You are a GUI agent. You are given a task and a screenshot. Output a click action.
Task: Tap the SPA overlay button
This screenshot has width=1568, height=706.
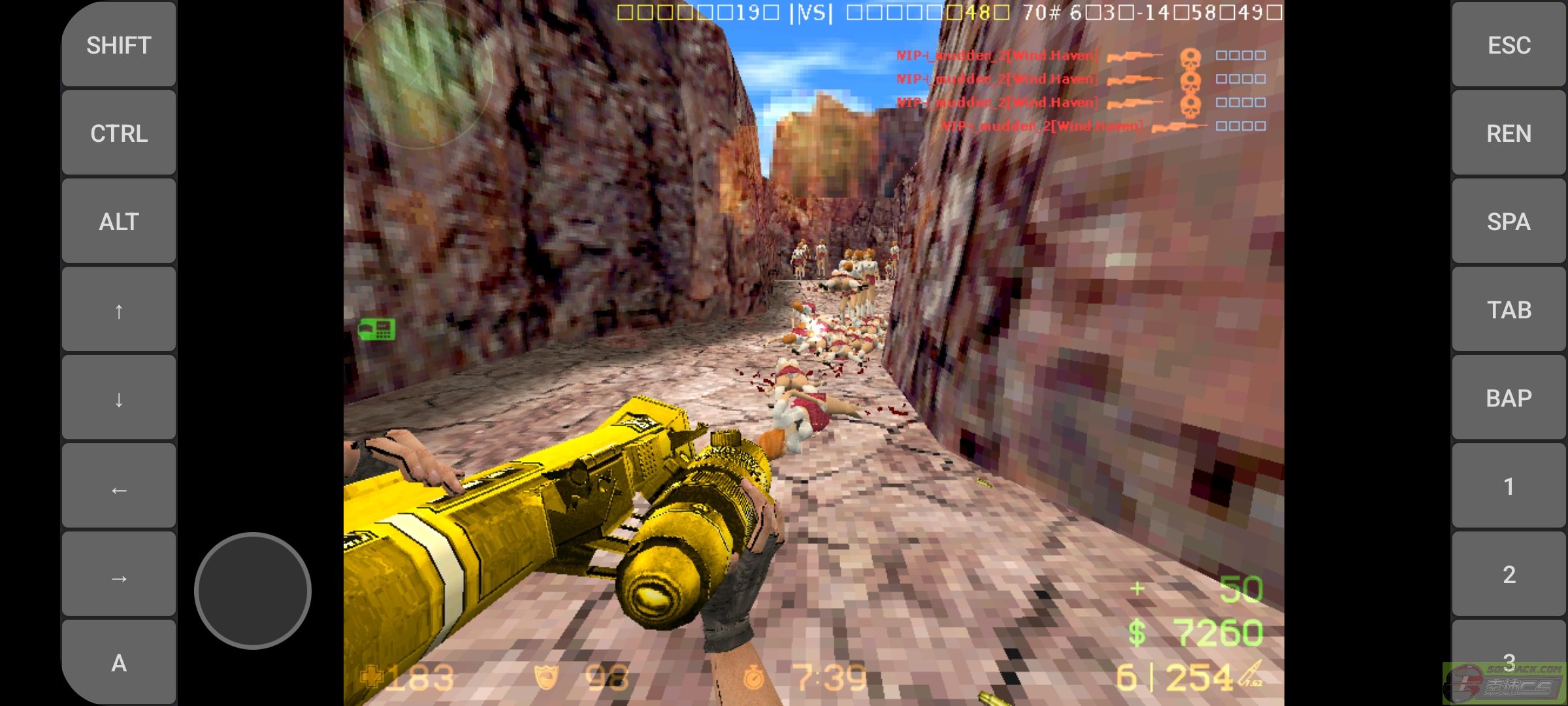coord(1509,221)
